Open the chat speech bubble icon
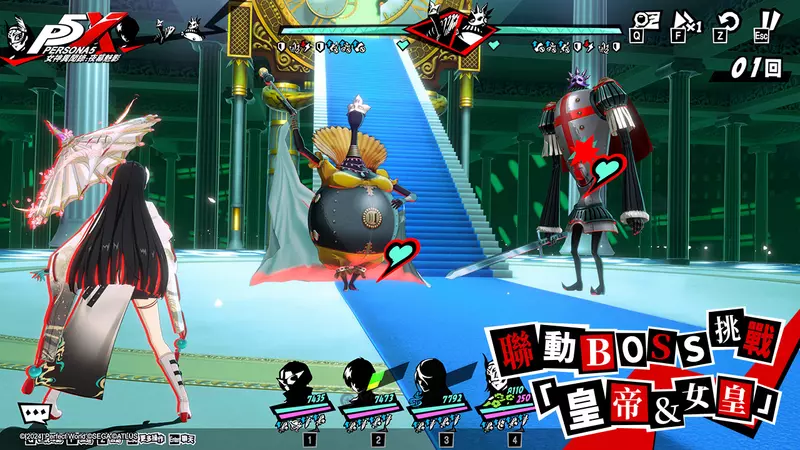 coord(34,411)
